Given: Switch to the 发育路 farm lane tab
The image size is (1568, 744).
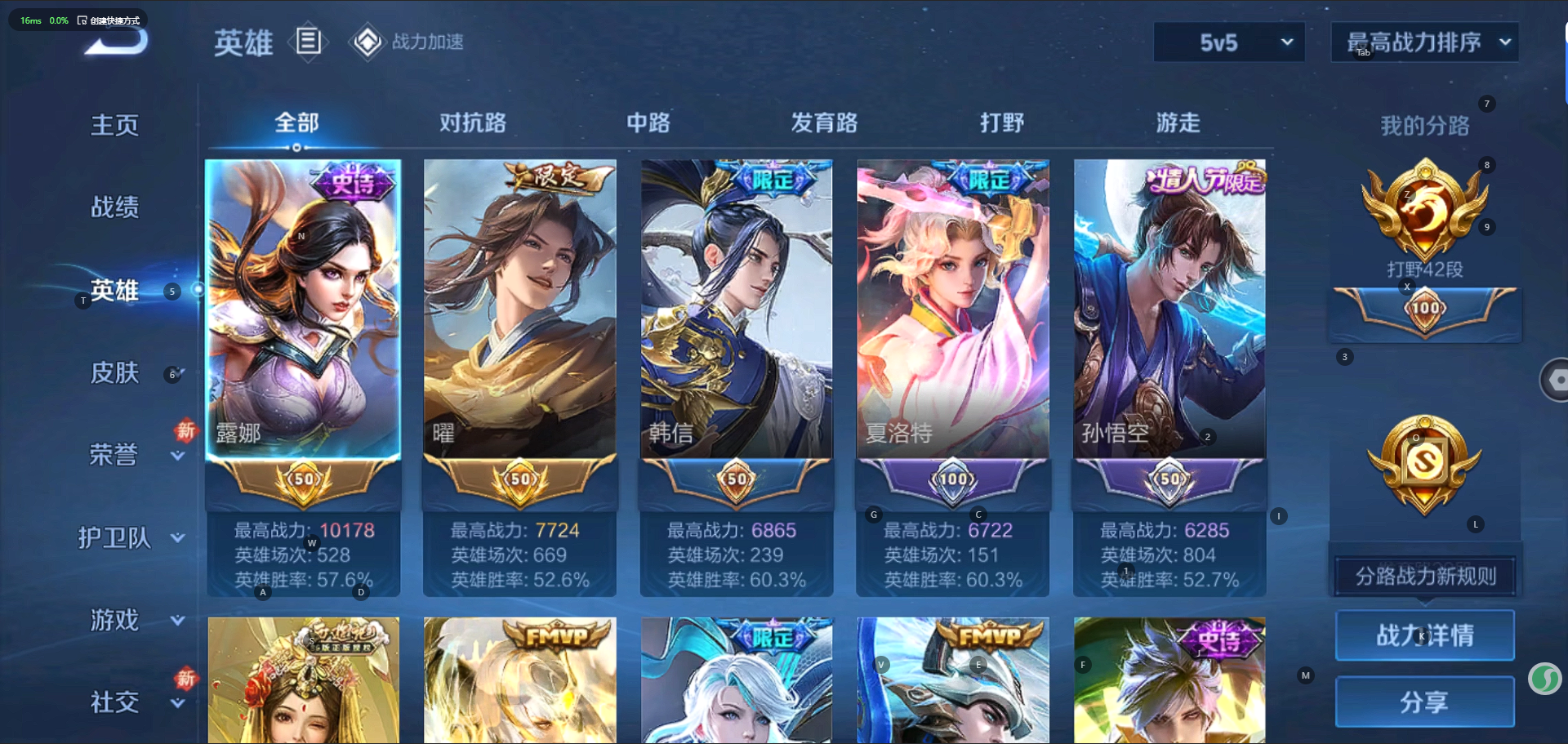Looking at the screenshot, I should (824, 123).
